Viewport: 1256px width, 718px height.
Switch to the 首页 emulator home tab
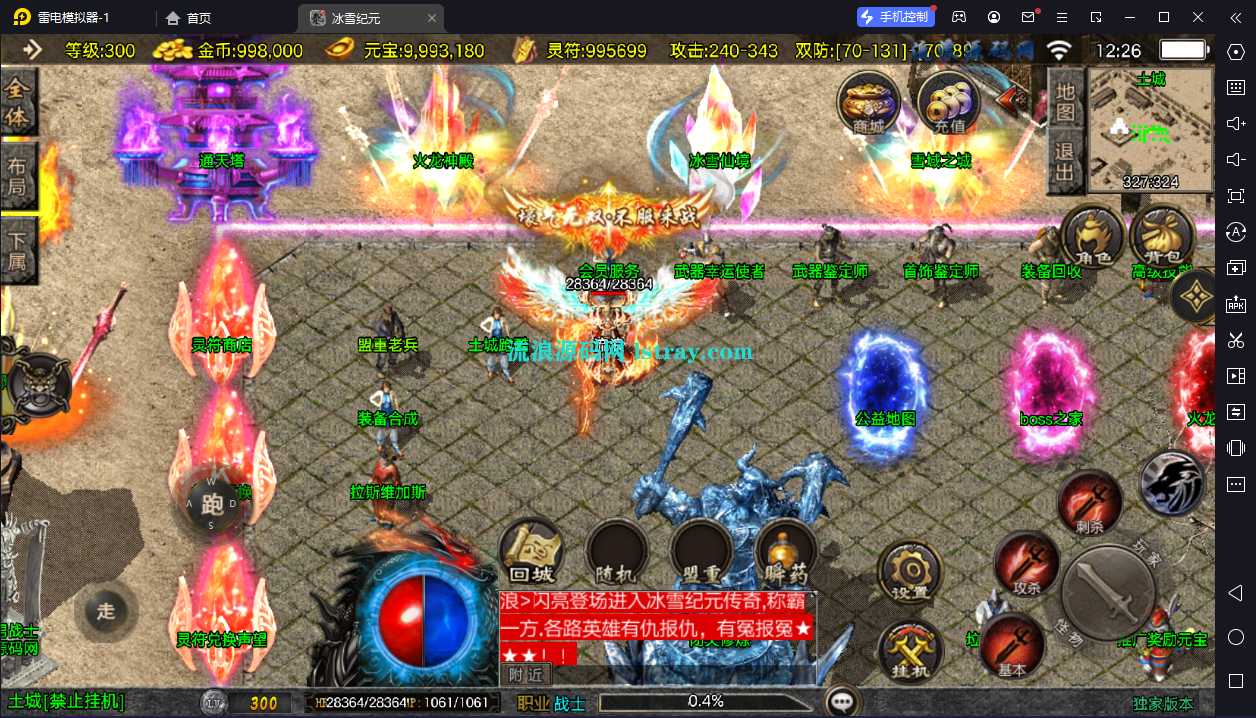(x=189, y=18)
